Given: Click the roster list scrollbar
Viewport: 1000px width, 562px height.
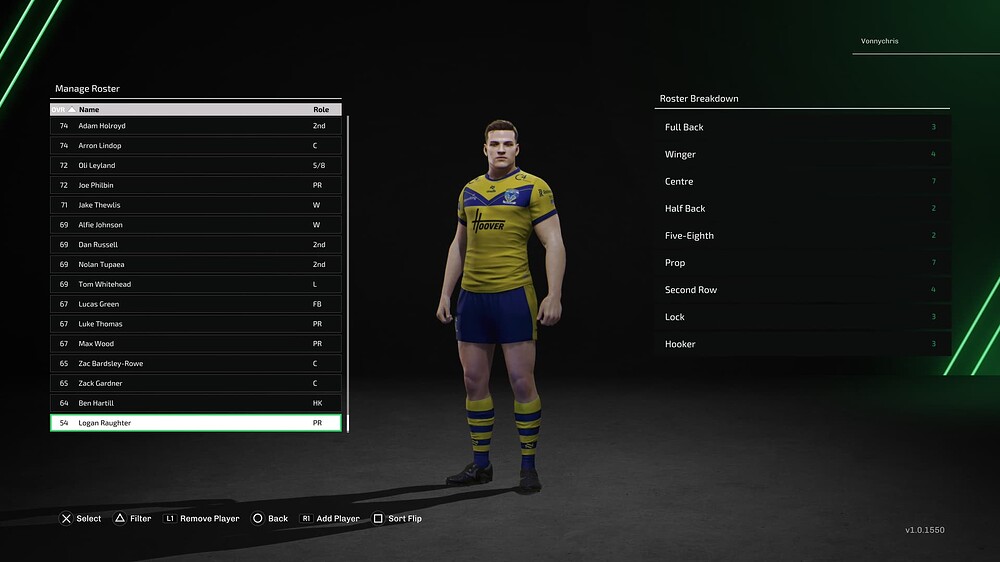Looking at the screenshot, I should 347,270.
